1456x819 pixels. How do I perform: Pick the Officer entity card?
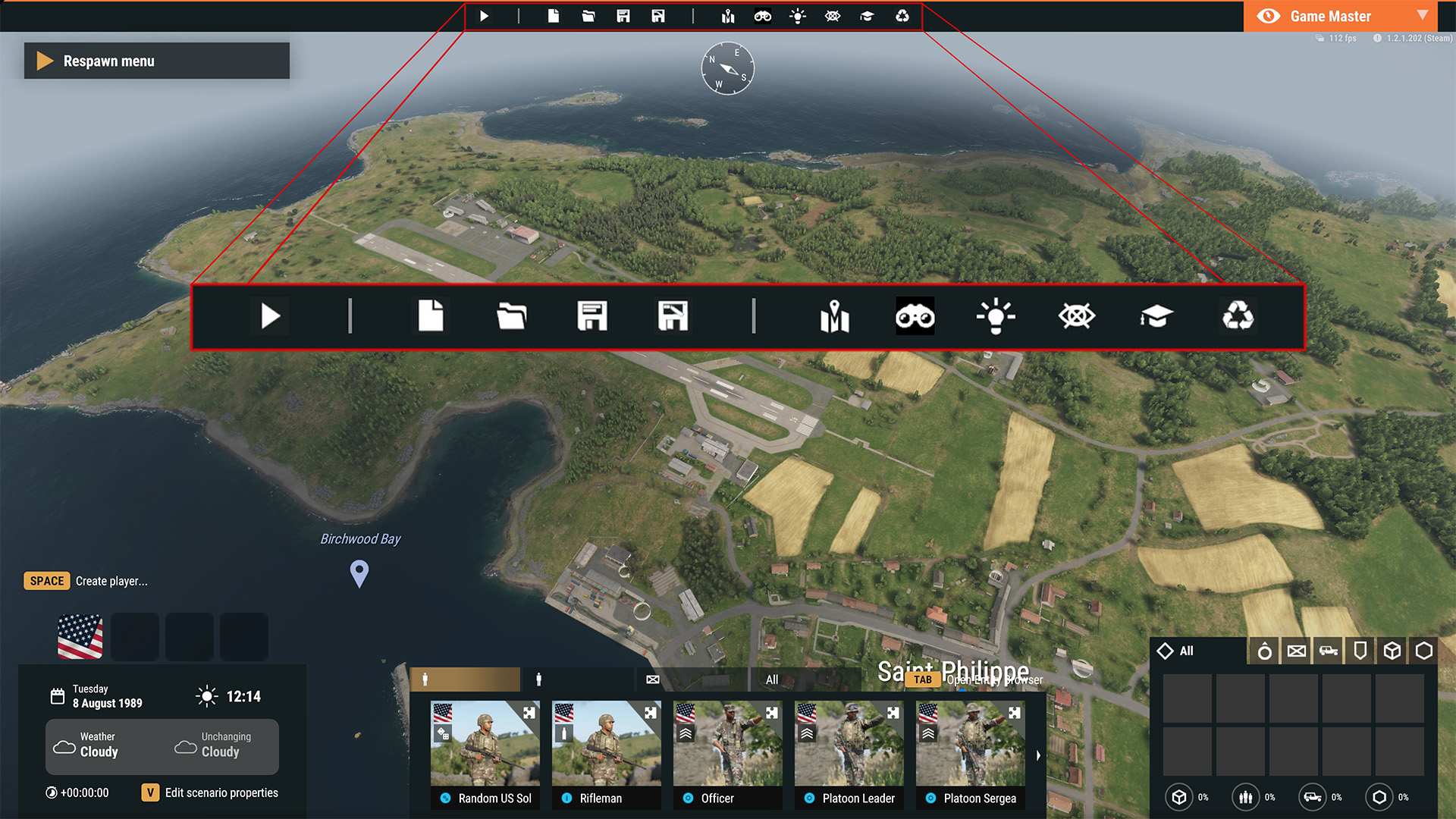click(x=728, y=754)
